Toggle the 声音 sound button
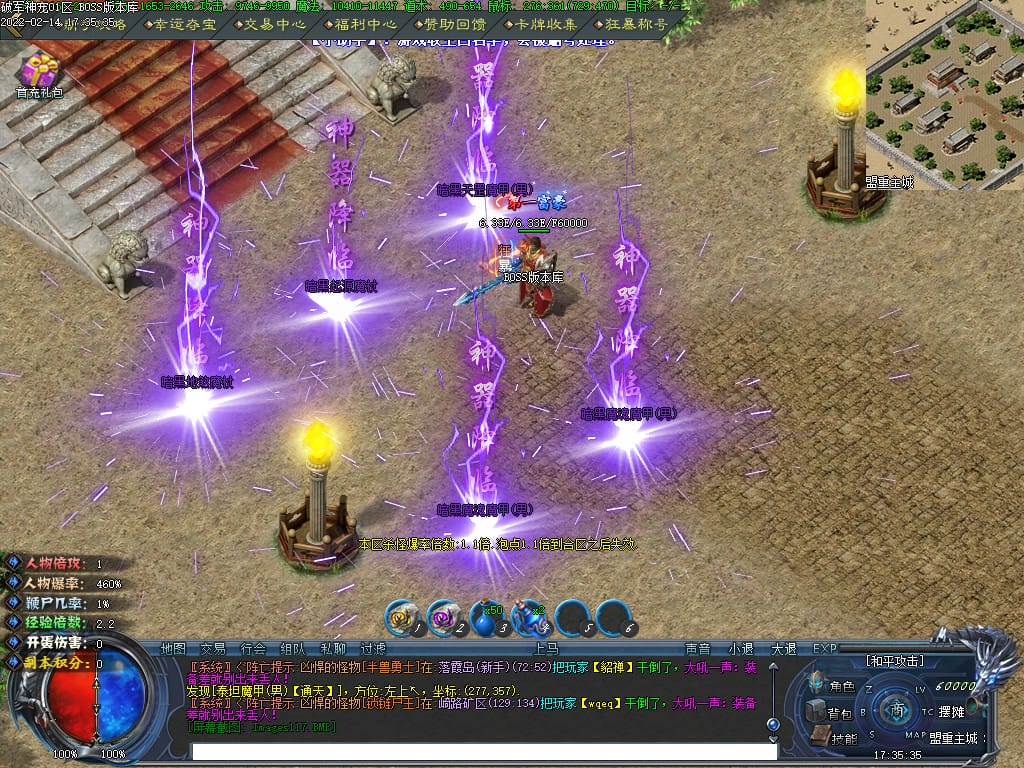The width and height of the screenshot is (1024, 768). click(697, 649)
